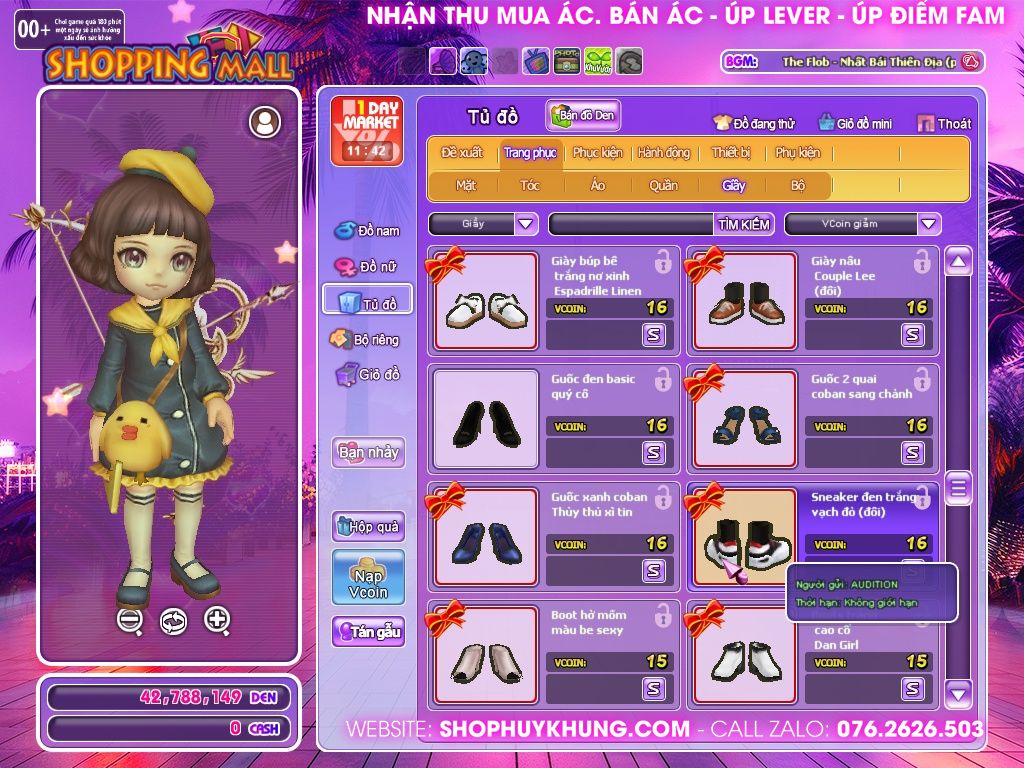The width and height of the screenshot is (1024, 768).
Task: Rotate the character preview
Action: tap(173, 621)
